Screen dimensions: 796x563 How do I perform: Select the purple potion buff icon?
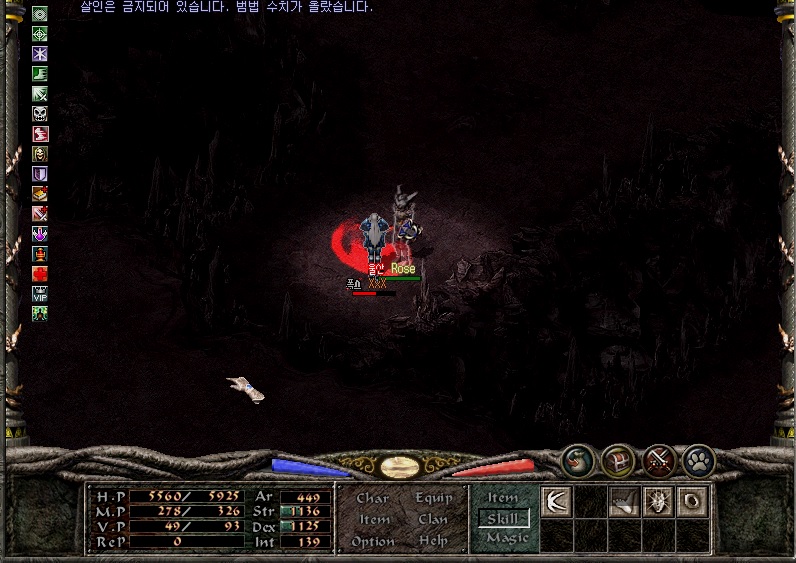[40, 233]
